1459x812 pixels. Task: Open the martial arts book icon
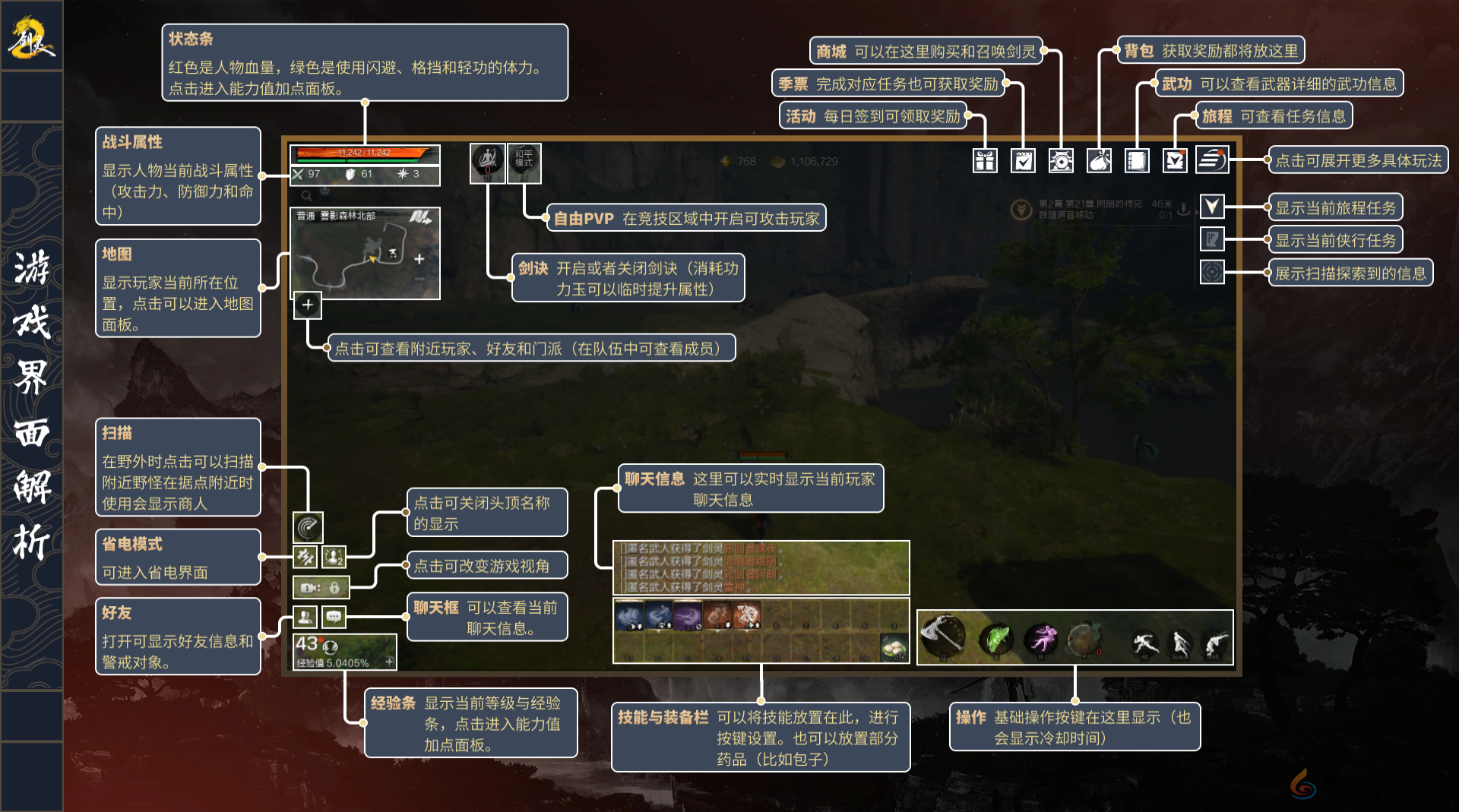(1137, 161)
